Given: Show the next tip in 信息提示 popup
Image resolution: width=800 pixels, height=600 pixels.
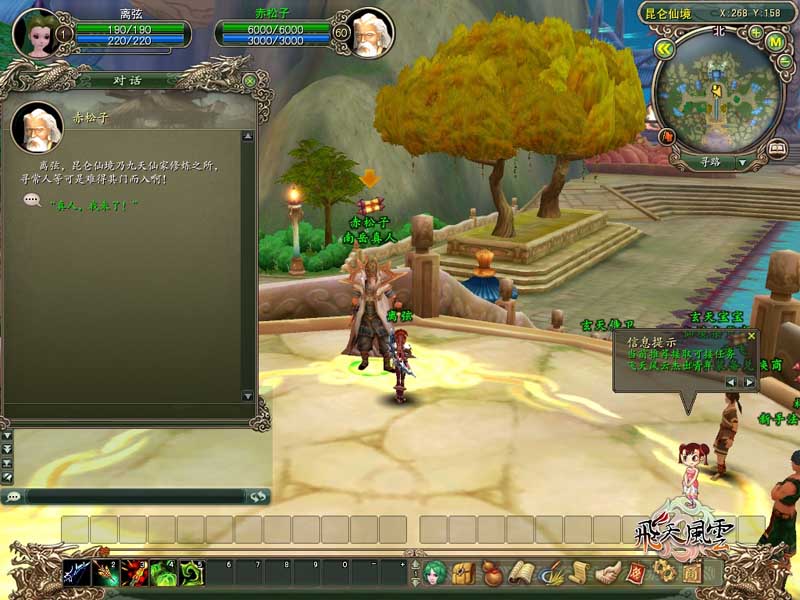Looking at the screenshot, I should tap(749, 382).
